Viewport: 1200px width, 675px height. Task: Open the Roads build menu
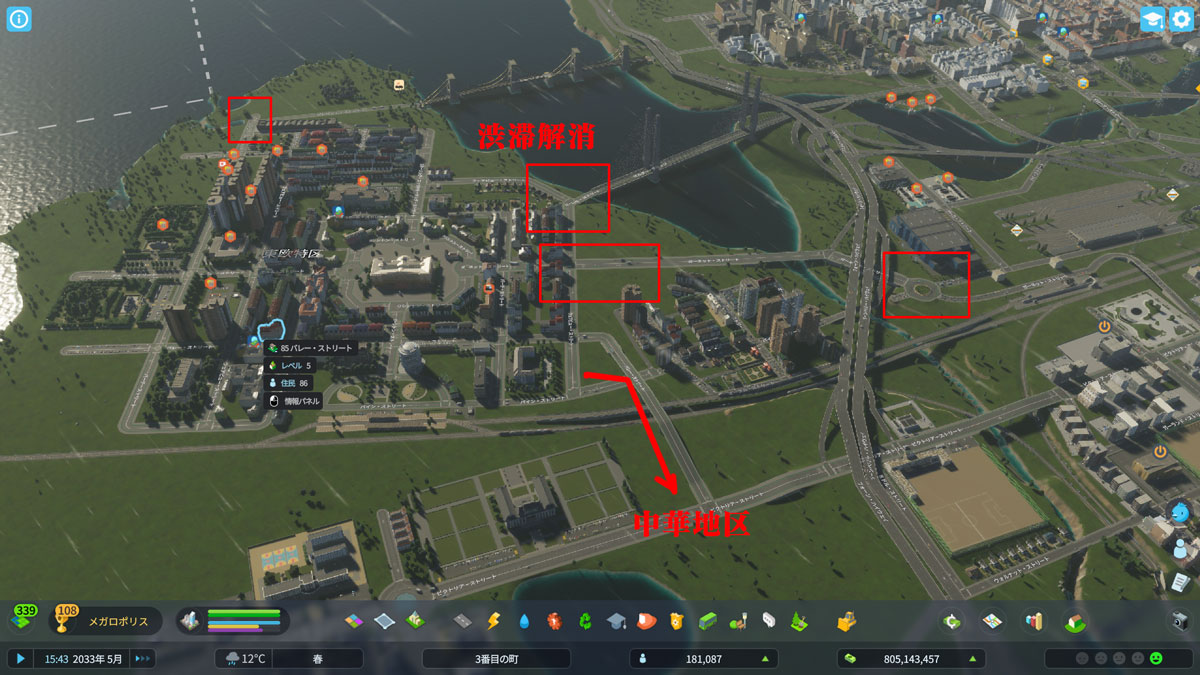[x=462, y=621]
